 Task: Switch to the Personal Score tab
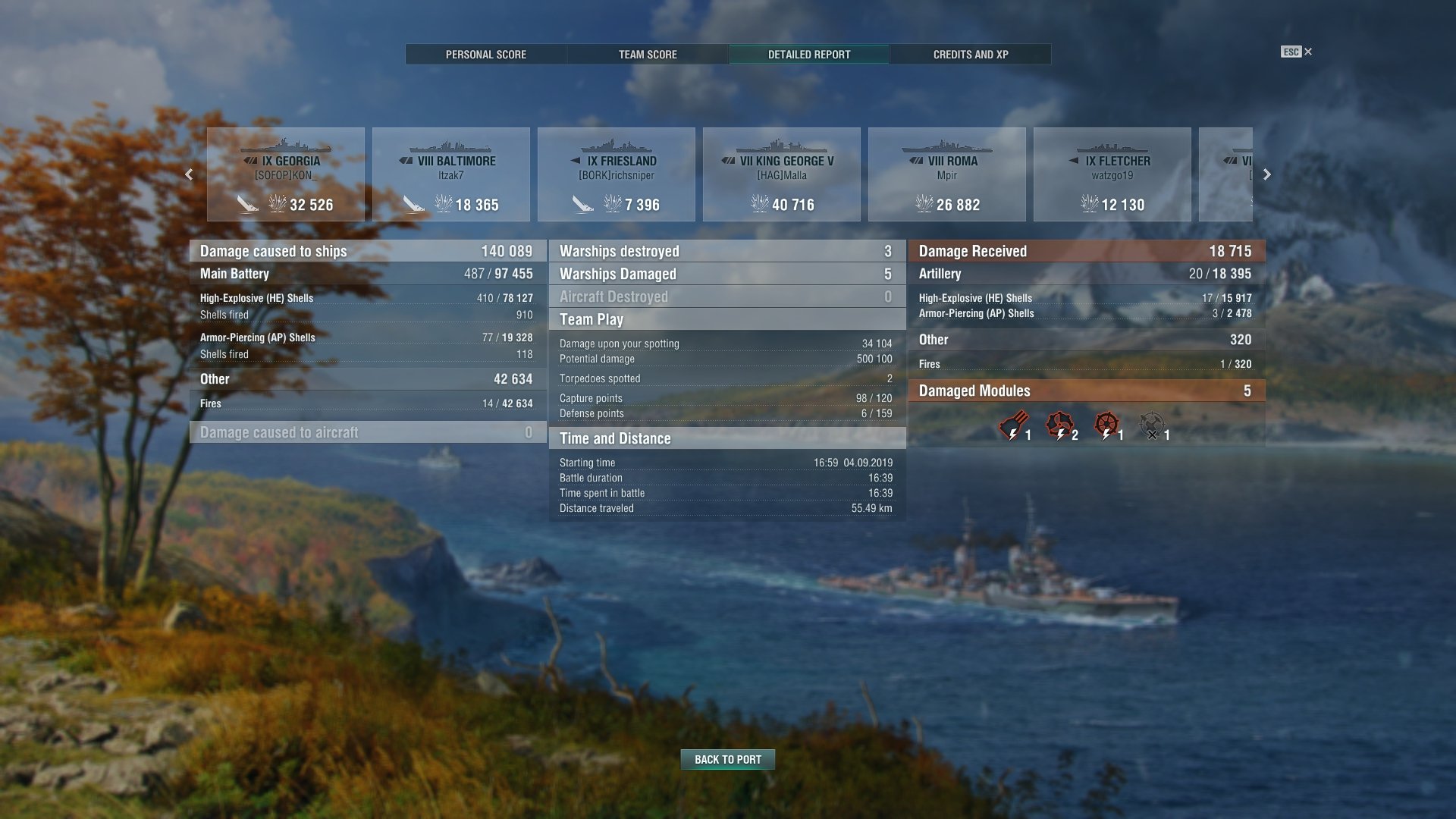(485, 55)
